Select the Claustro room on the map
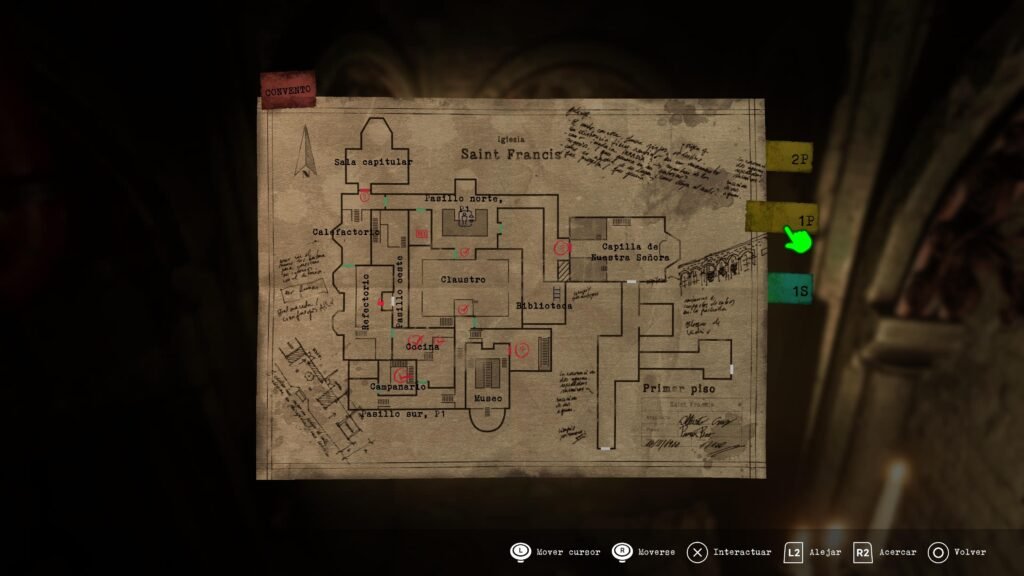Screen dimensions: 1024x576 tap(463, 280)
